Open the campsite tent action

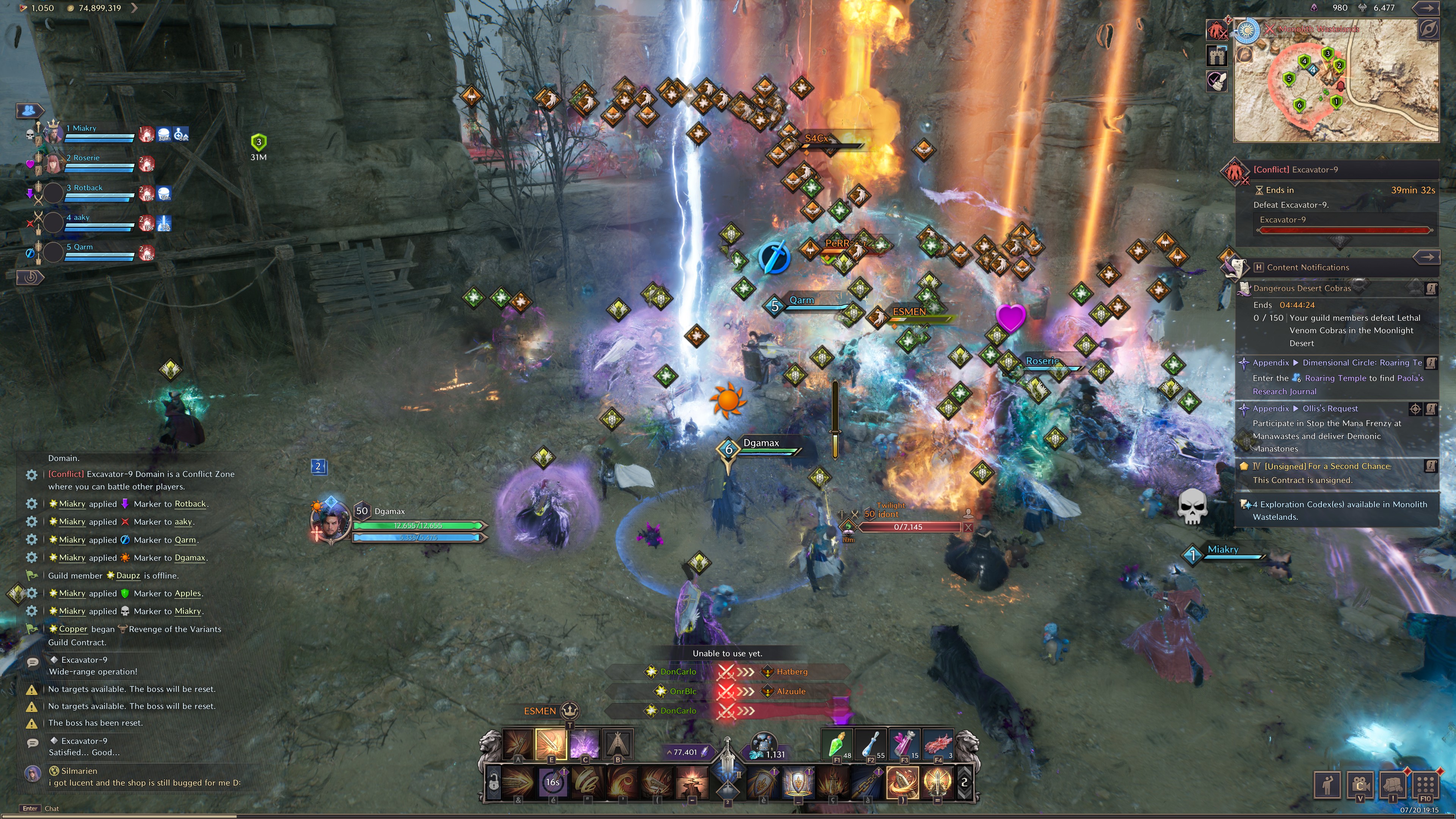(618, 743)
